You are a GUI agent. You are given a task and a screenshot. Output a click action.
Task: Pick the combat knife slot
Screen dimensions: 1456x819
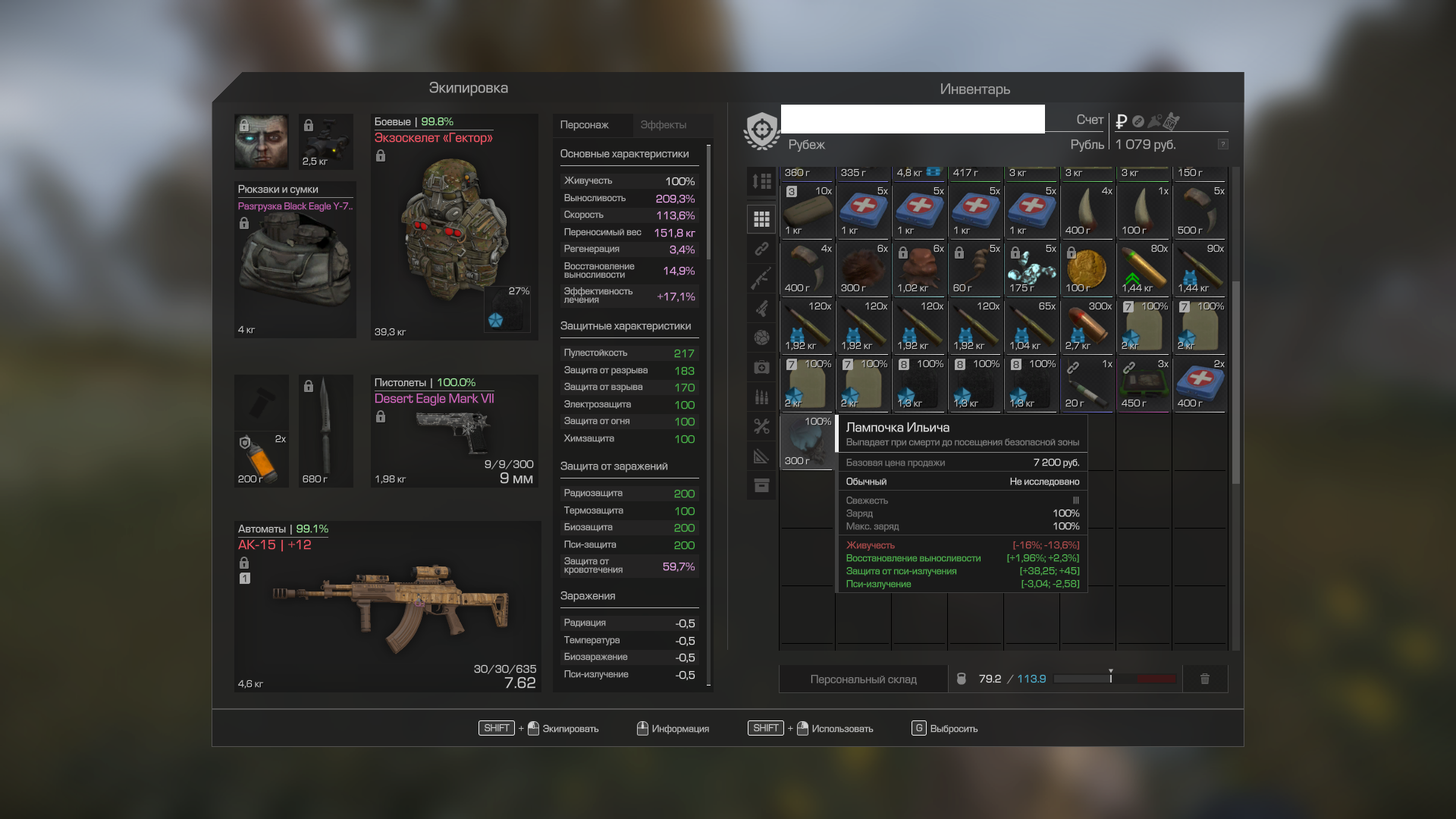pos(325,431)
